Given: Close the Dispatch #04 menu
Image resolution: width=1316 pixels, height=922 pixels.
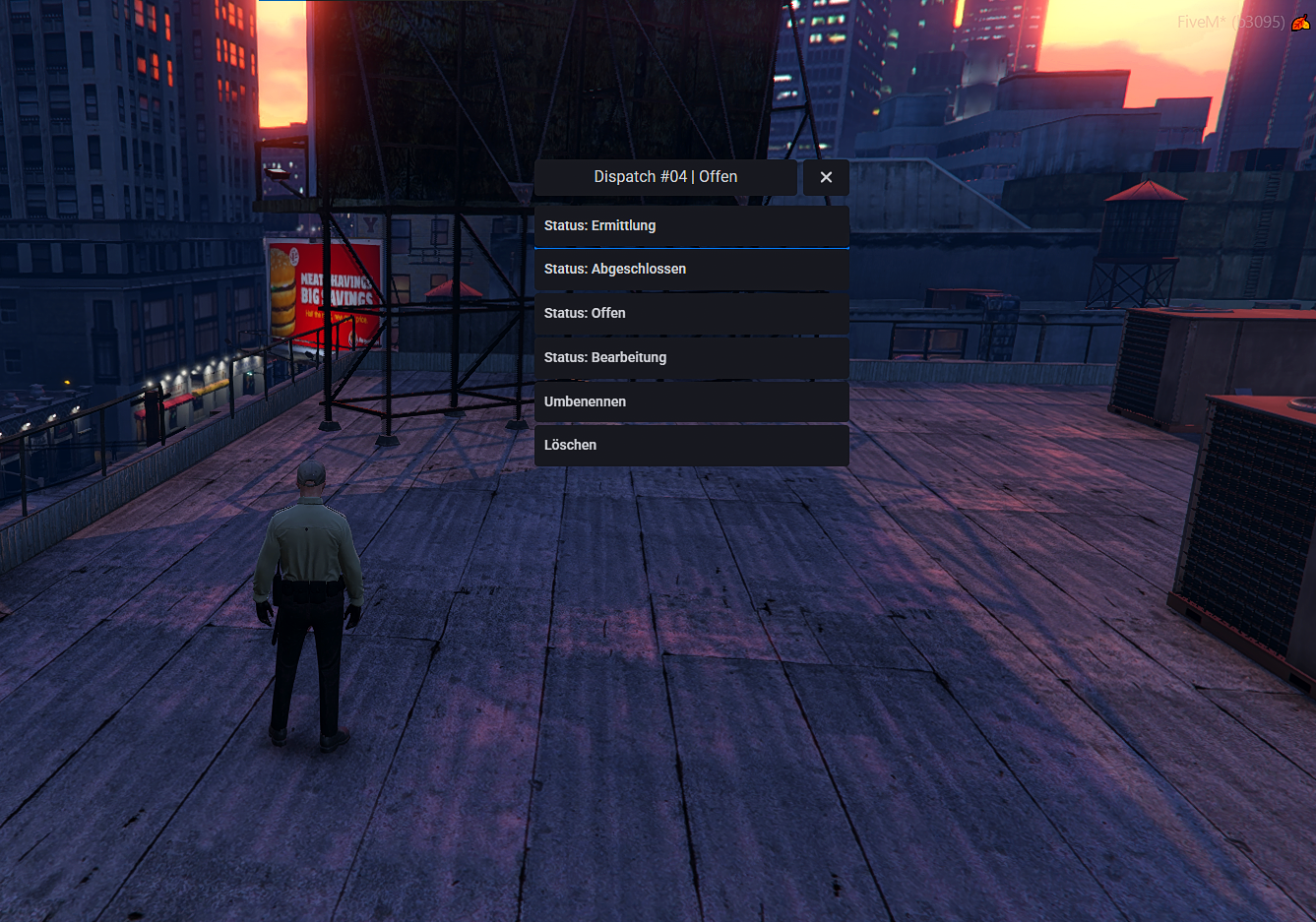Looking at the screenshot, I should coord(826,177).
